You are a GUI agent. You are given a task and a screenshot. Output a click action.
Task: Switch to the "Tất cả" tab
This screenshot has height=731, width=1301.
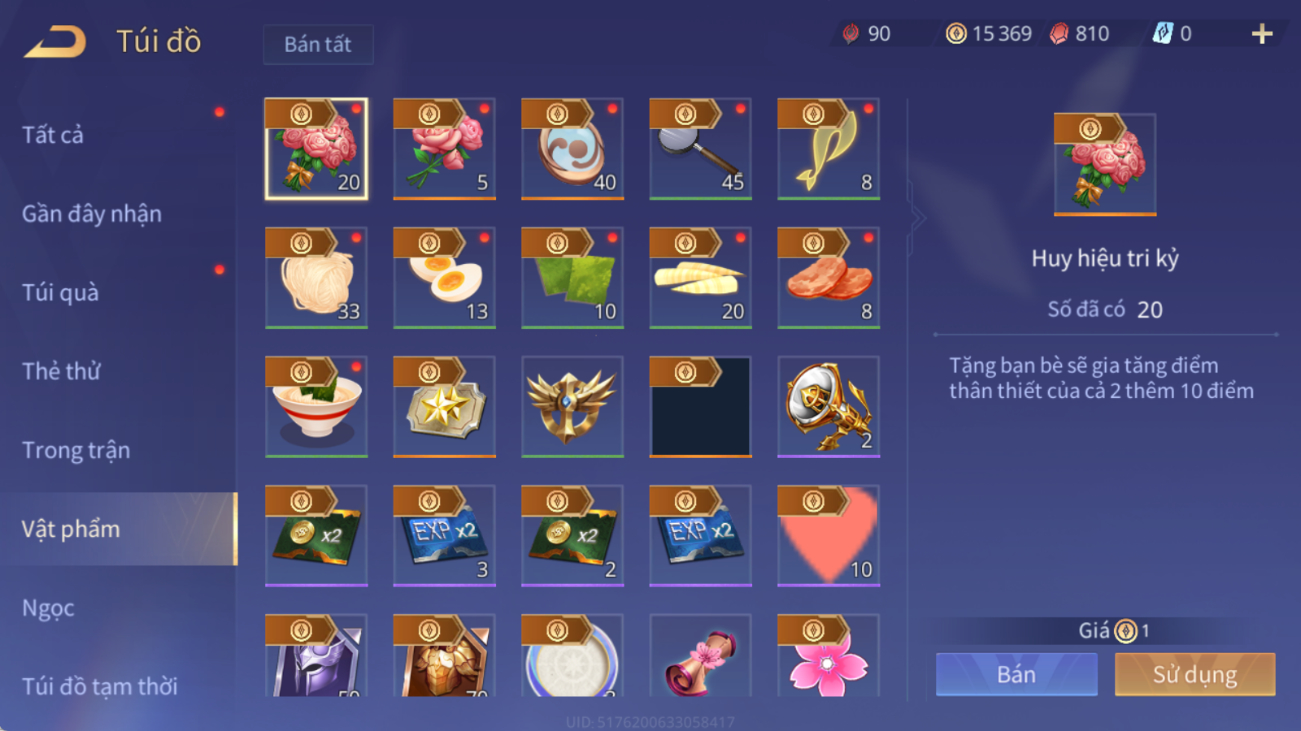coord(53,135)
